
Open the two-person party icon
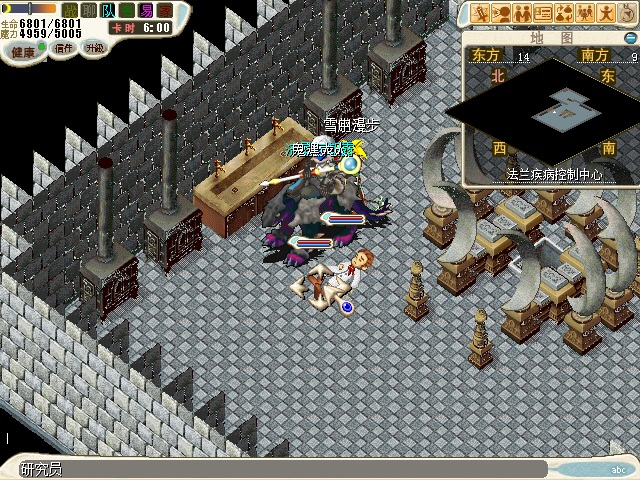click(522, 13)
